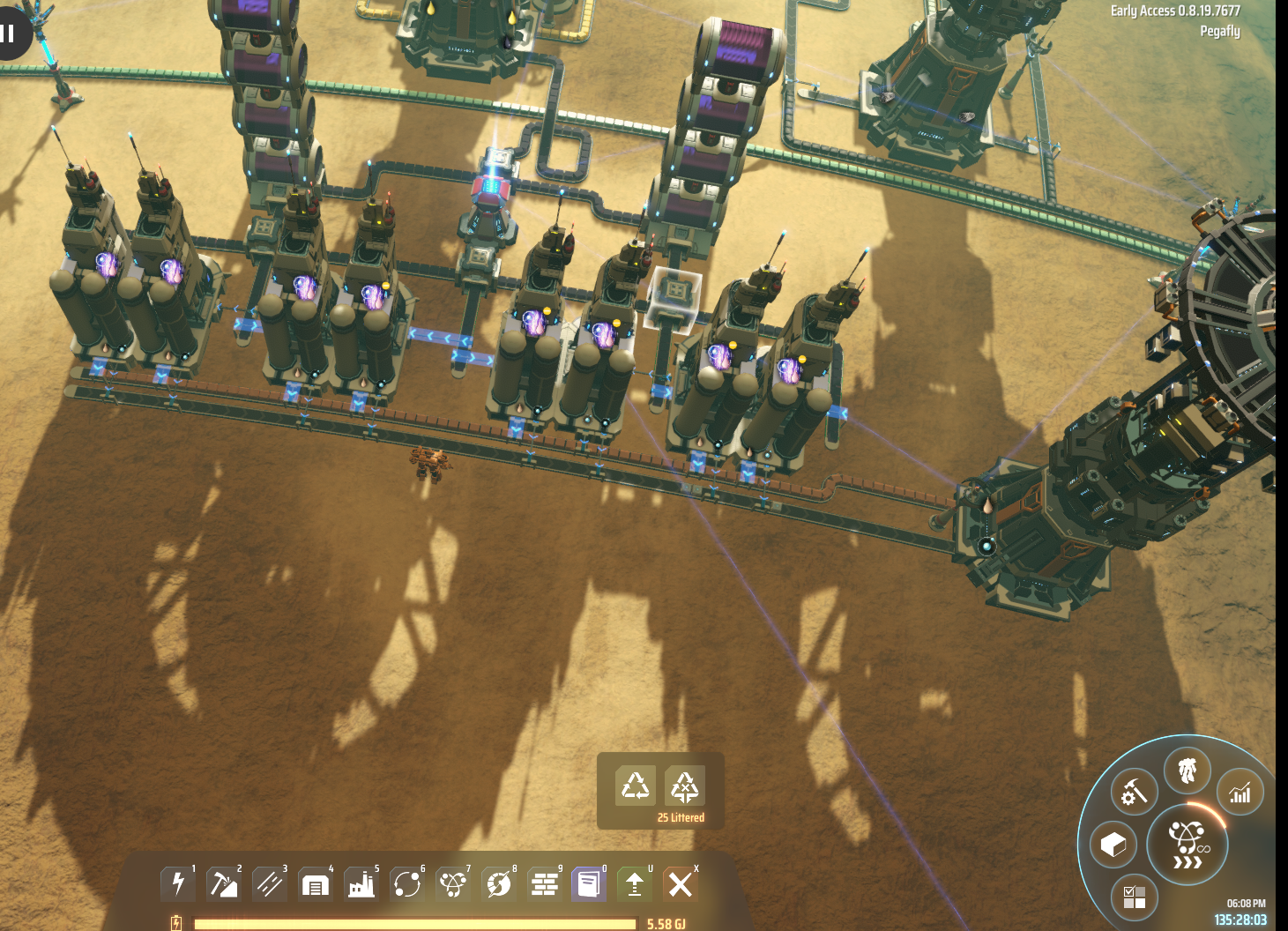This screenshot has height=931, width=1288.
Task: Choose the conveyor belt logistics category
Action: click(269, 883)
